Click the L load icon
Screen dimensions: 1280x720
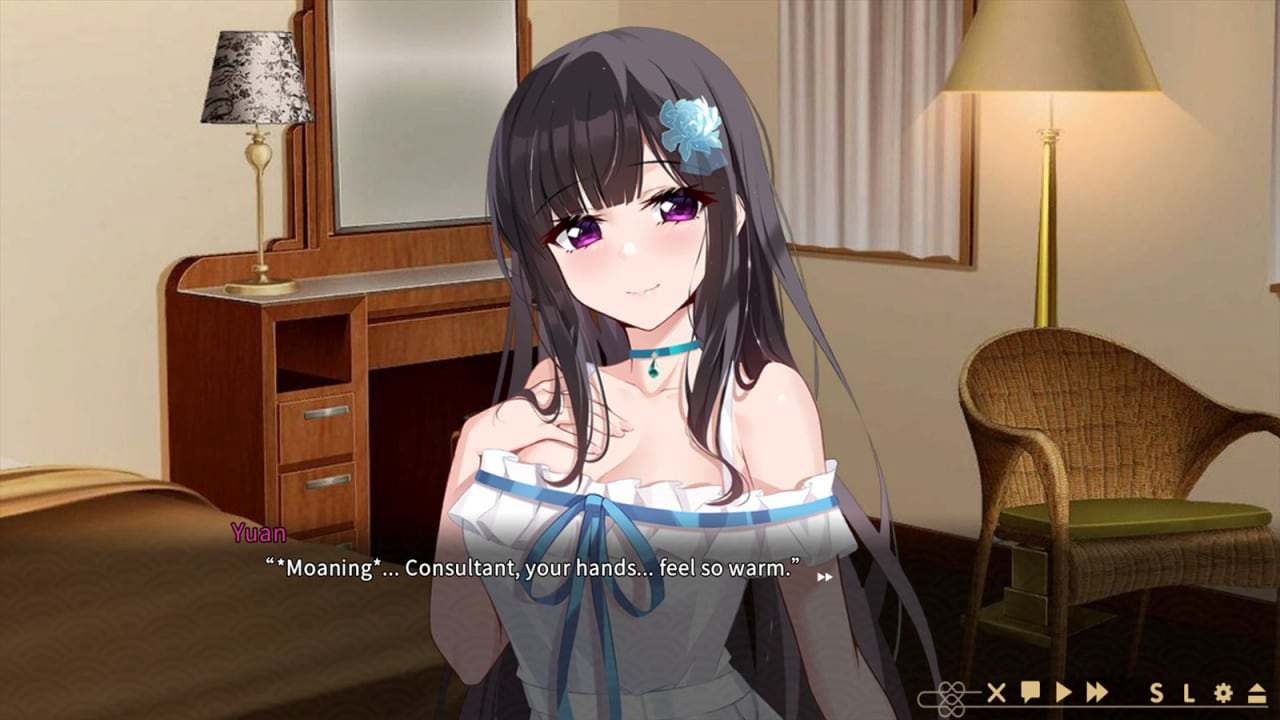(1188, 693)
